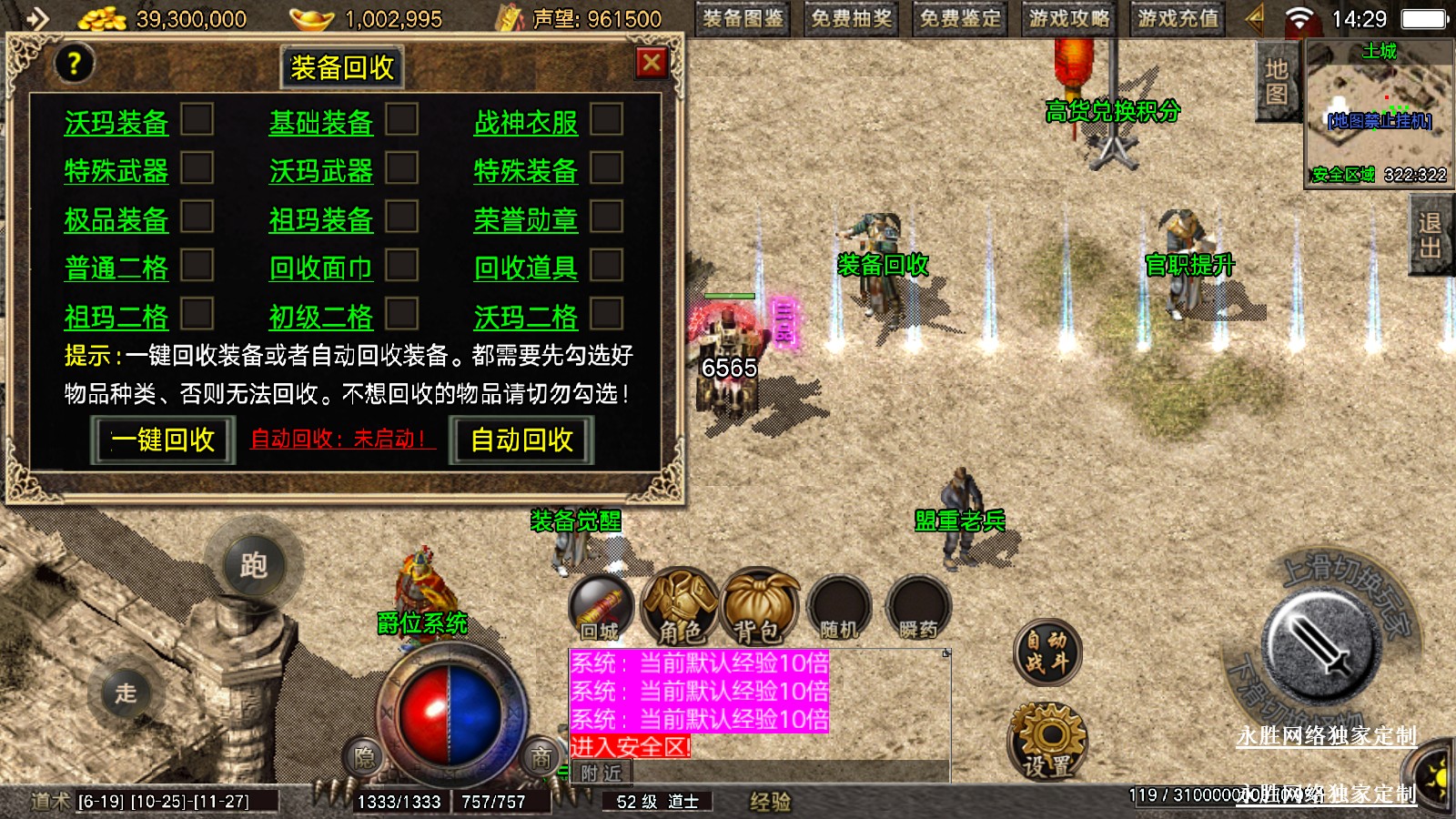Check the 回收道具 checkbox
The image size is (1456, 819).
(607, 266)
